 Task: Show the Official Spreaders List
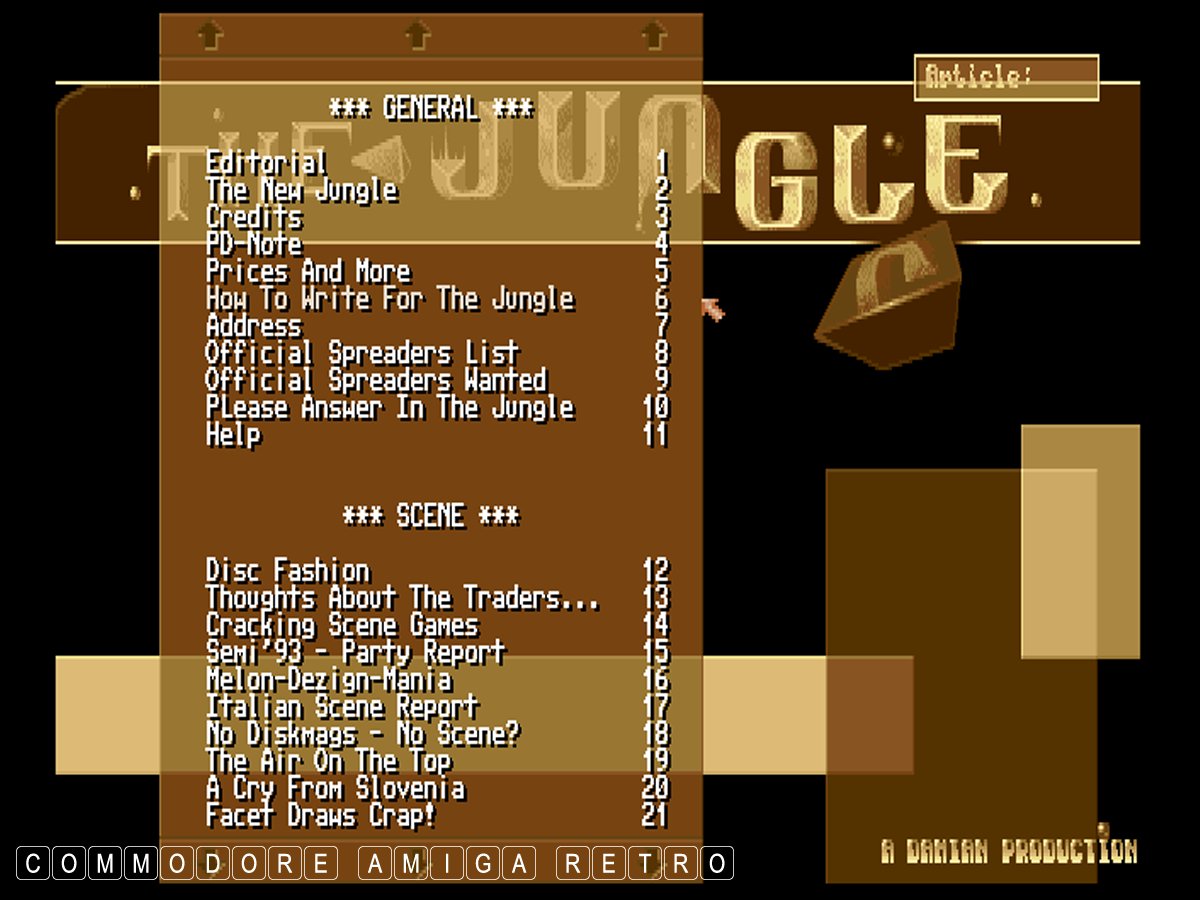click(362, 353)
